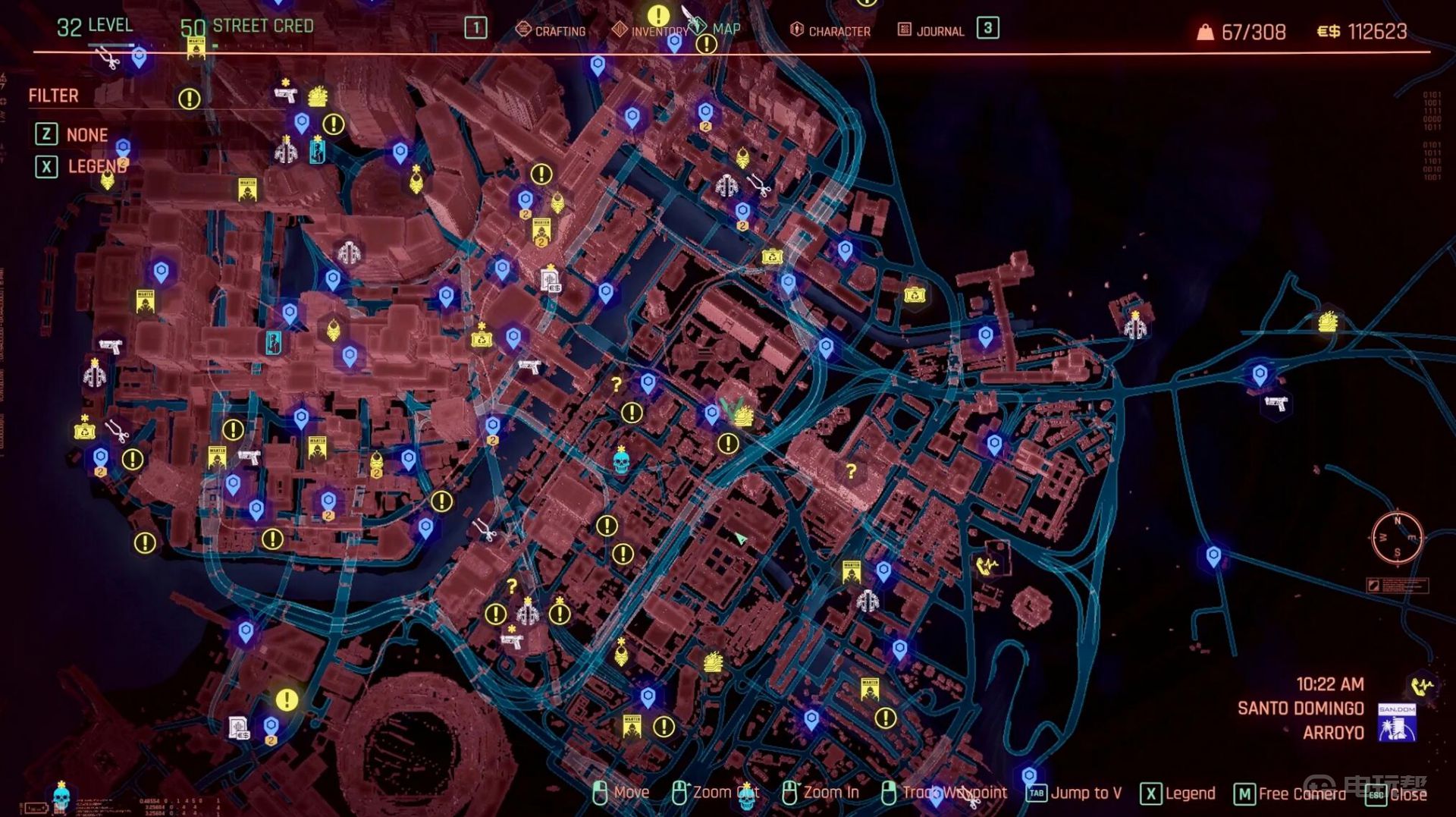Open the Character tab

[x=830, y=30]
